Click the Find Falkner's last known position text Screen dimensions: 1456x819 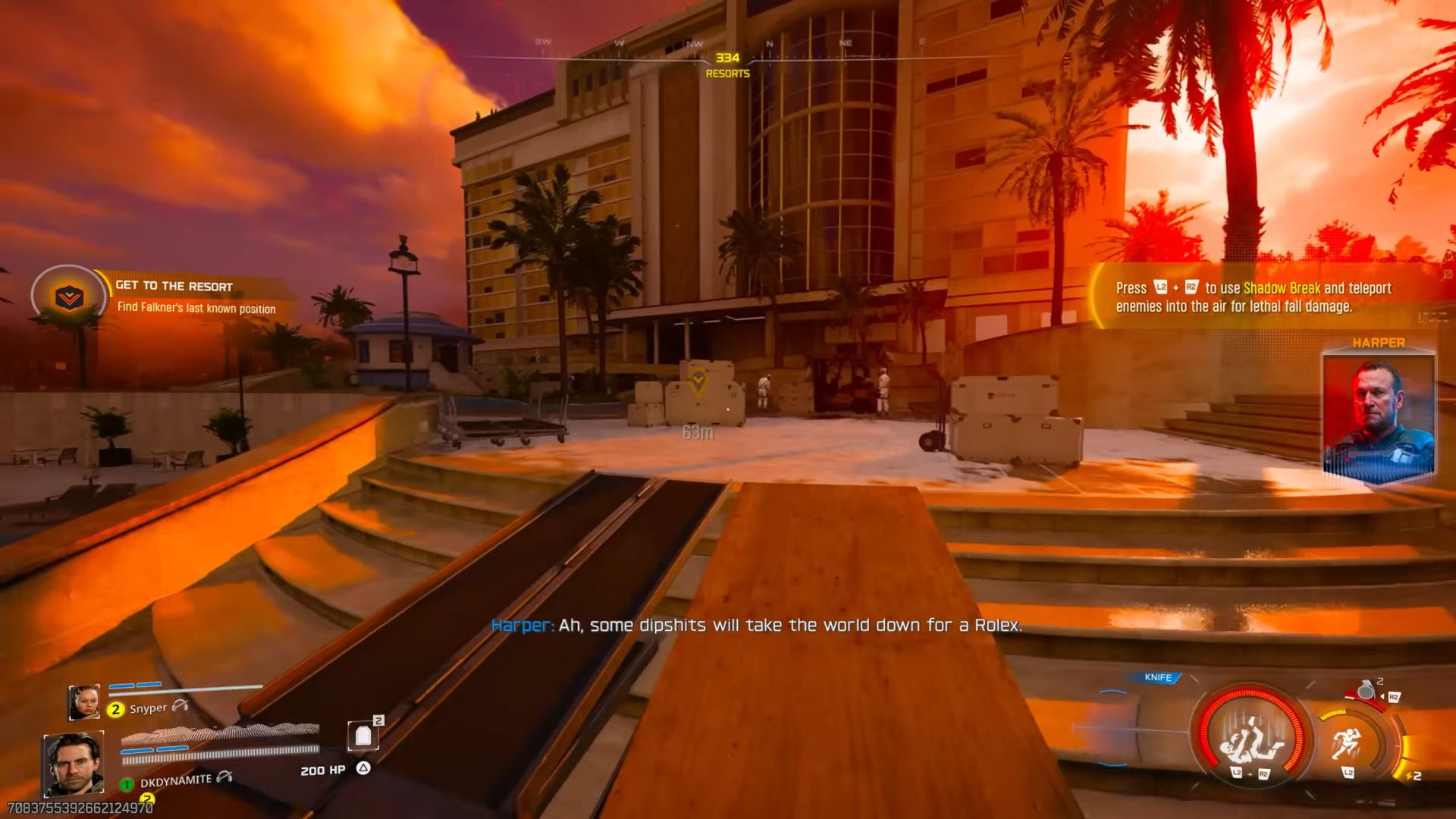point(196,309)
